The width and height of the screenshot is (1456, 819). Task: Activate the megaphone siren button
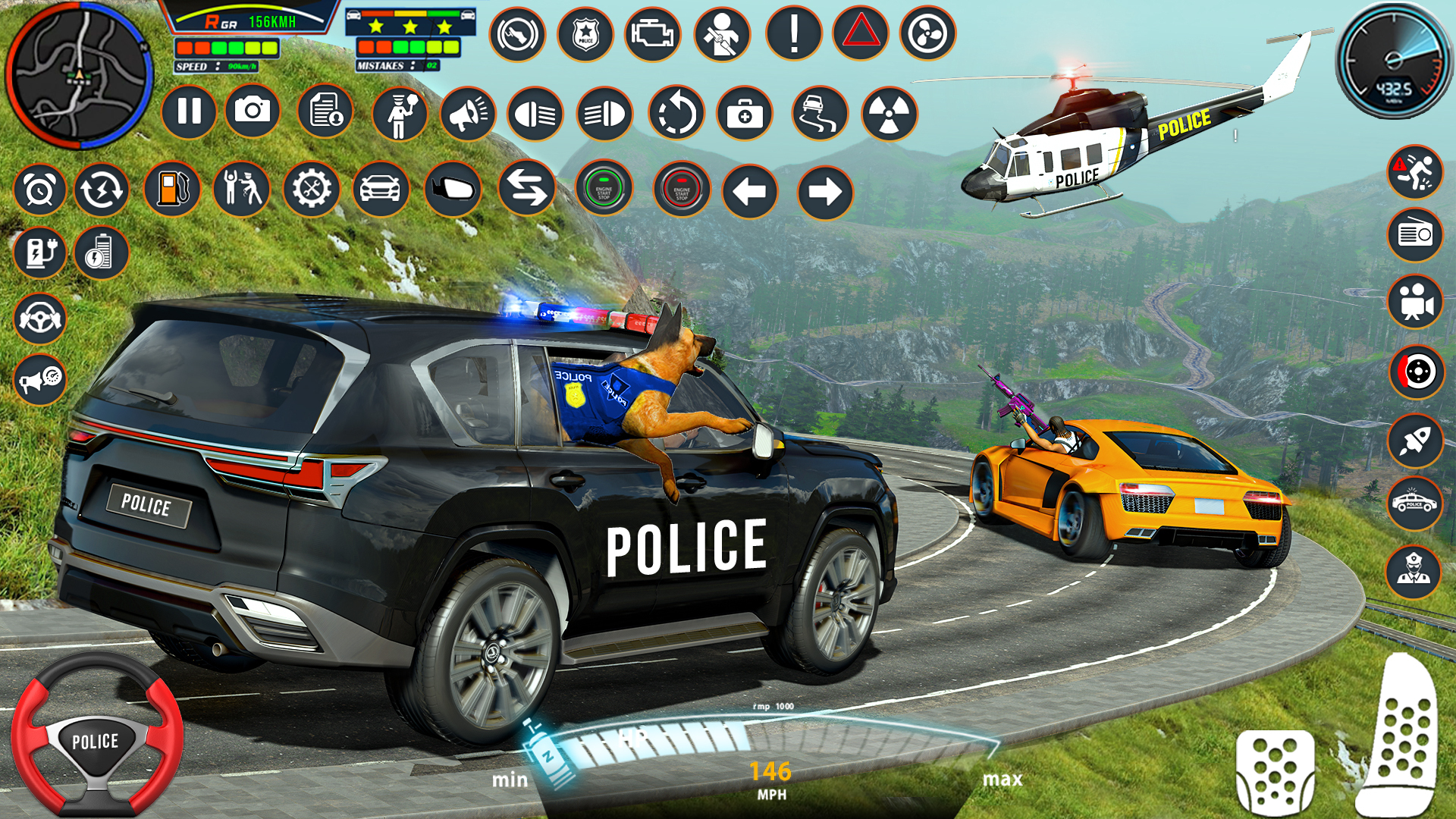(468, 114)
